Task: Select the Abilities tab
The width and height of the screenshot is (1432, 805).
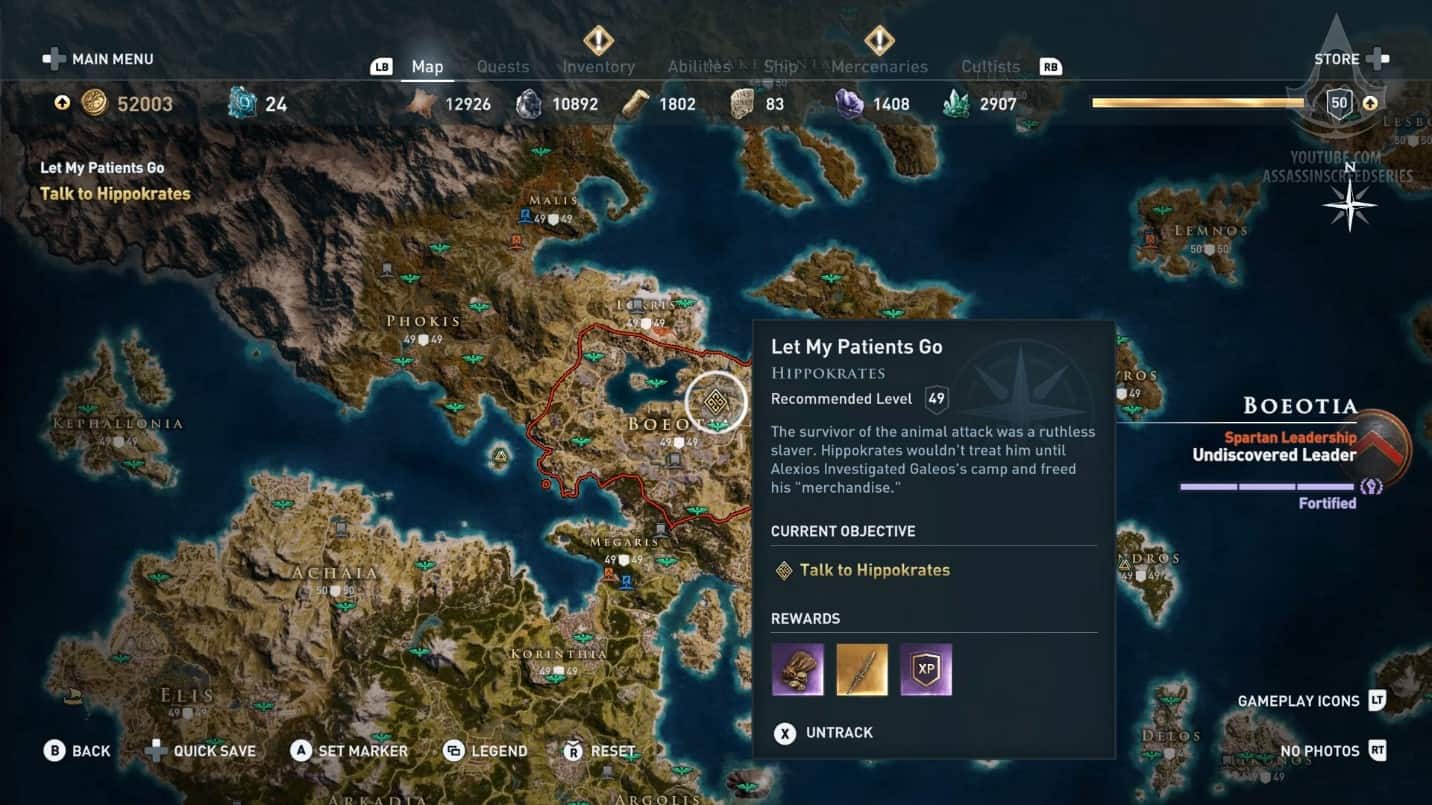Action: 699,67
